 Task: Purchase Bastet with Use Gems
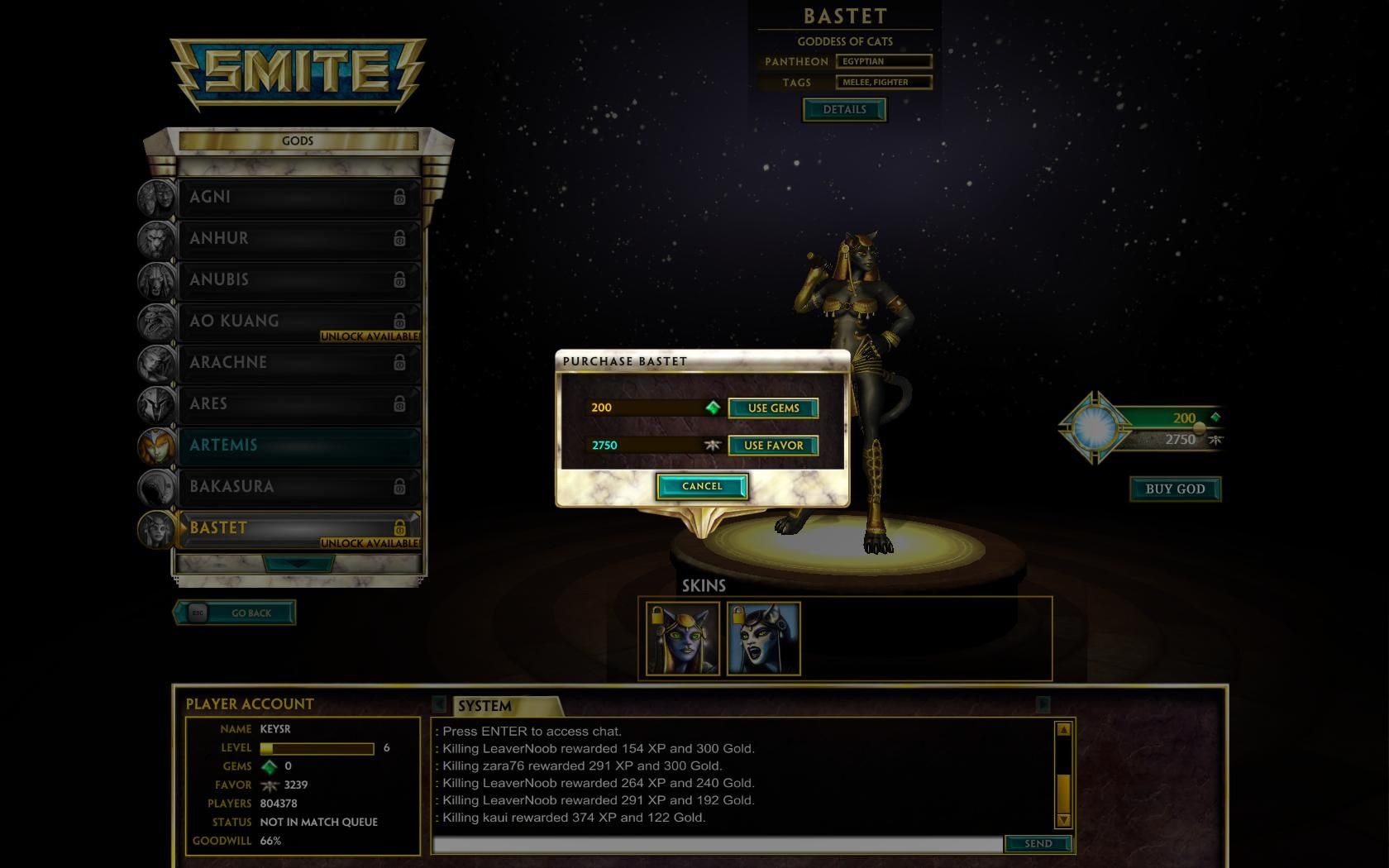773,408
